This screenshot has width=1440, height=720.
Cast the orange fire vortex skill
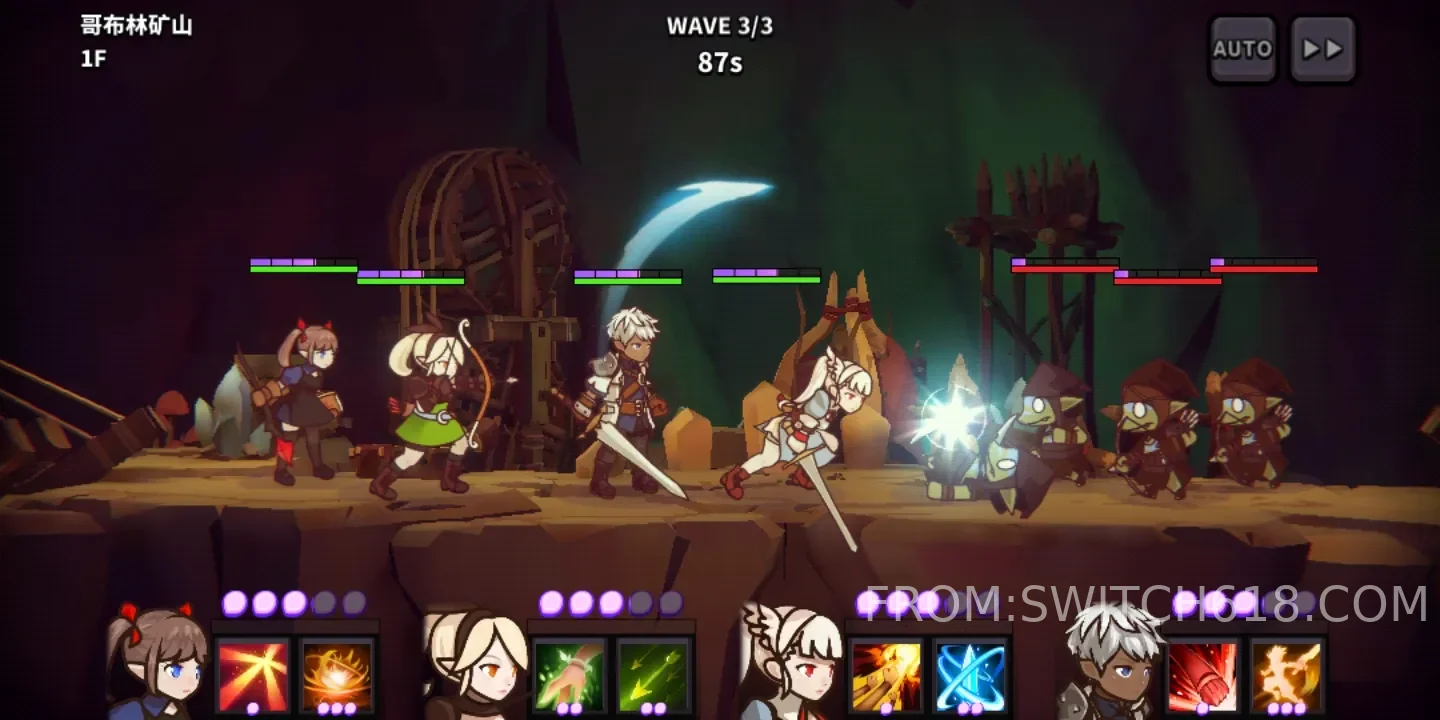337,676
